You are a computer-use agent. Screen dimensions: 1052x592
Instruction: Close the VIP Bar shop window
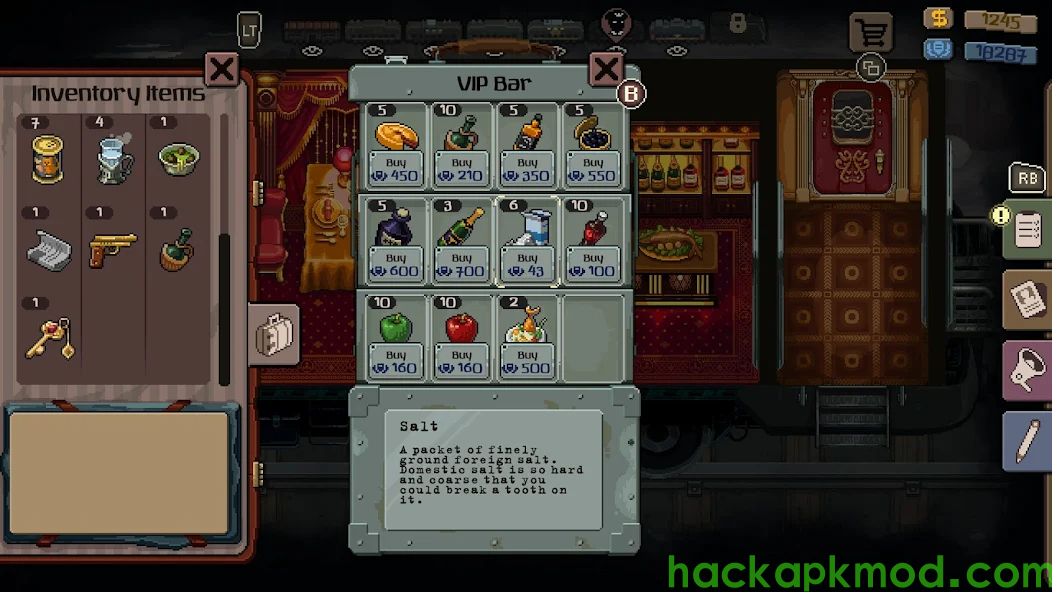pos(606,70)
